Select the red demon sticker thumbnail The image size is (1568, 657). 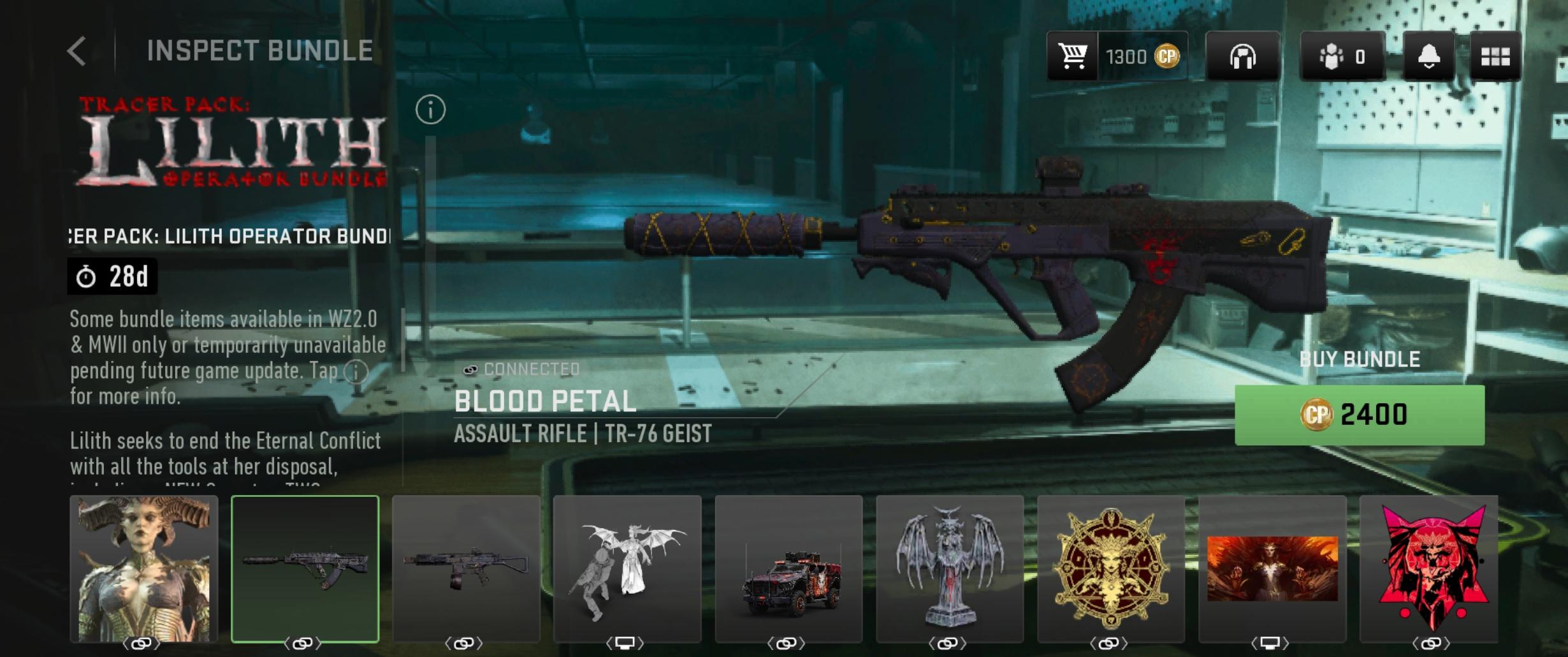tap(1432, 569)
